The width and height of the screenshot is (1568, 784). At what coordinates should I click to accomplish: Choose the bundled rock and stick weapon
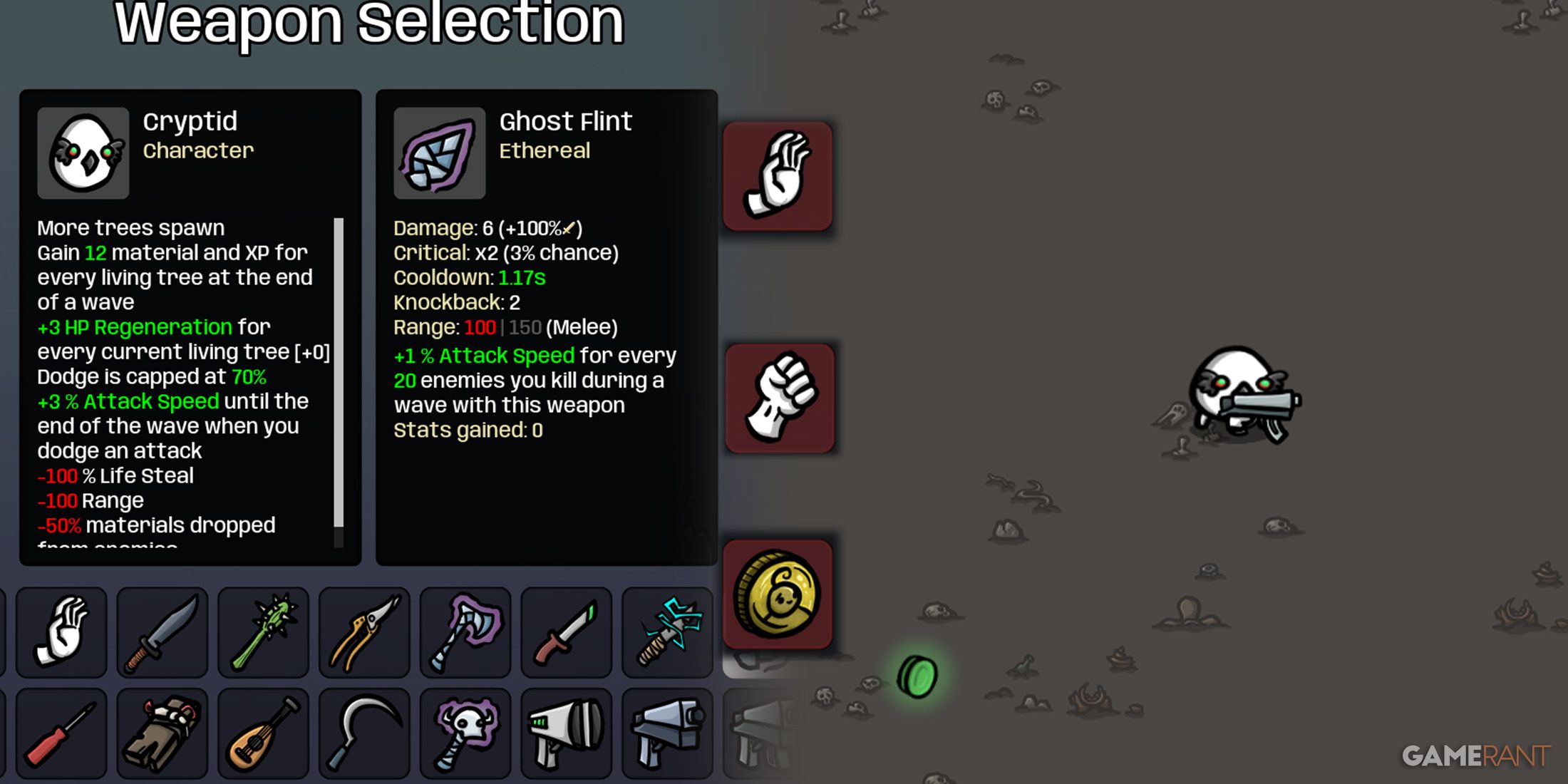click(163, 733)
